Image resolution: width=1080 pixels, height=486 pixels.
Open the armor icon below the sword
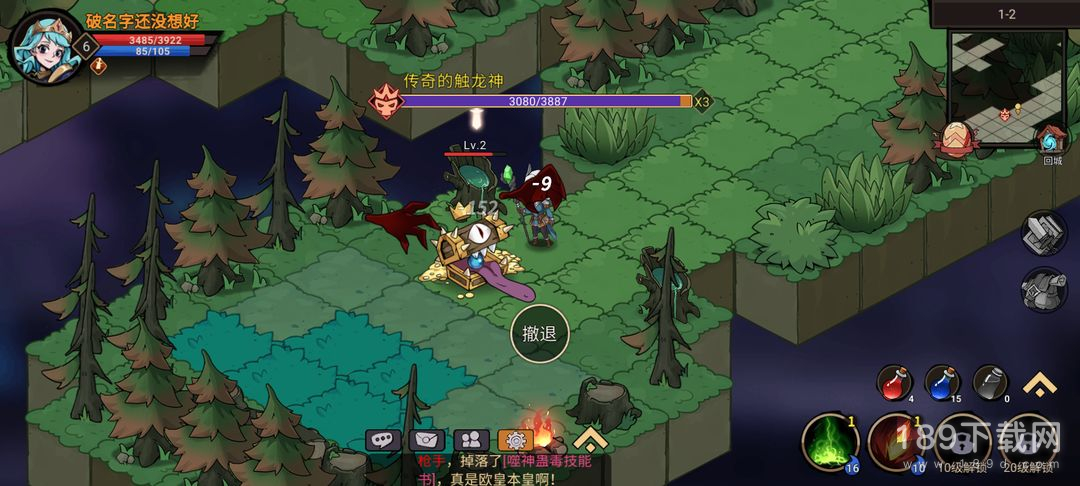tap(1043, 289)
